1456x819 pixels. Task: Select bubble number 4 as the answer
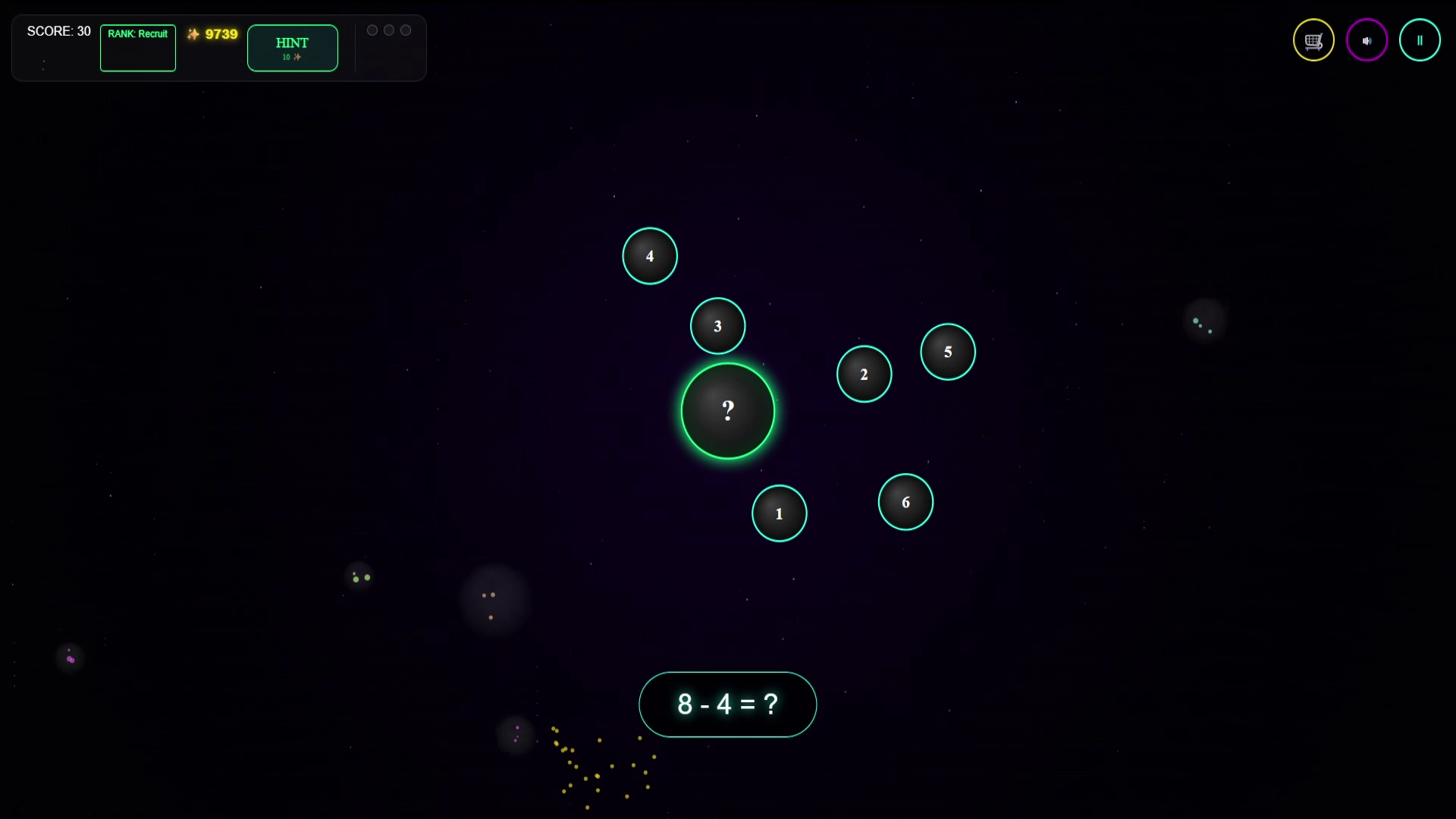click(650, 256)
